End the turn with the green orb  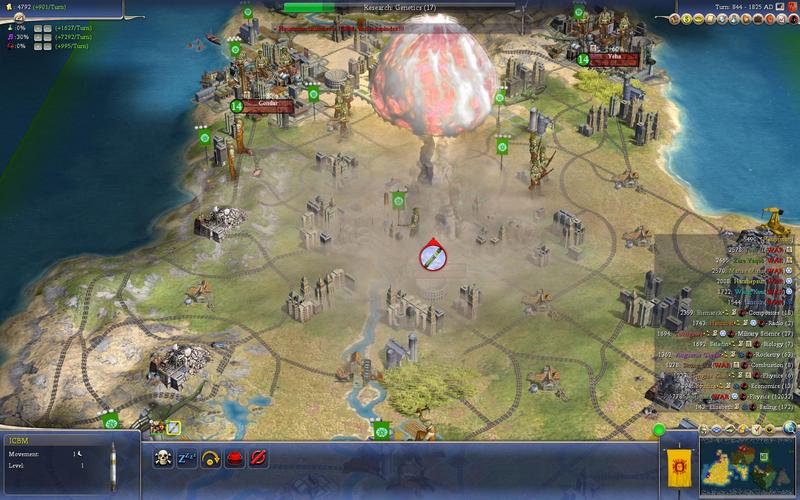pos(659,430)
